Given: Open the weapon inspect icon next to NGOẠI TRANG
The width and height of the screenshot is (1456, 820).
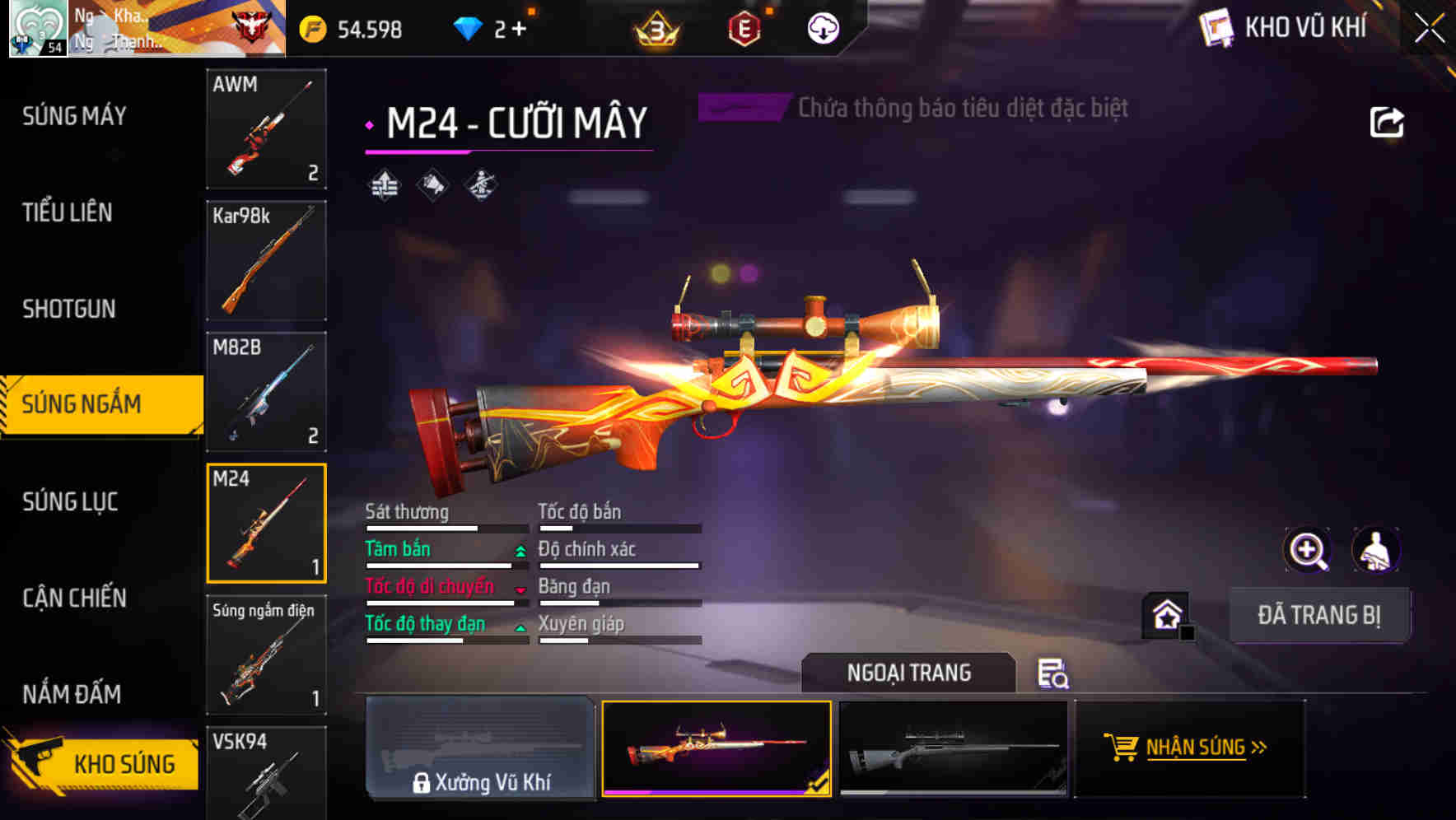Looking at the screenshot, I should pos(1054,673).
